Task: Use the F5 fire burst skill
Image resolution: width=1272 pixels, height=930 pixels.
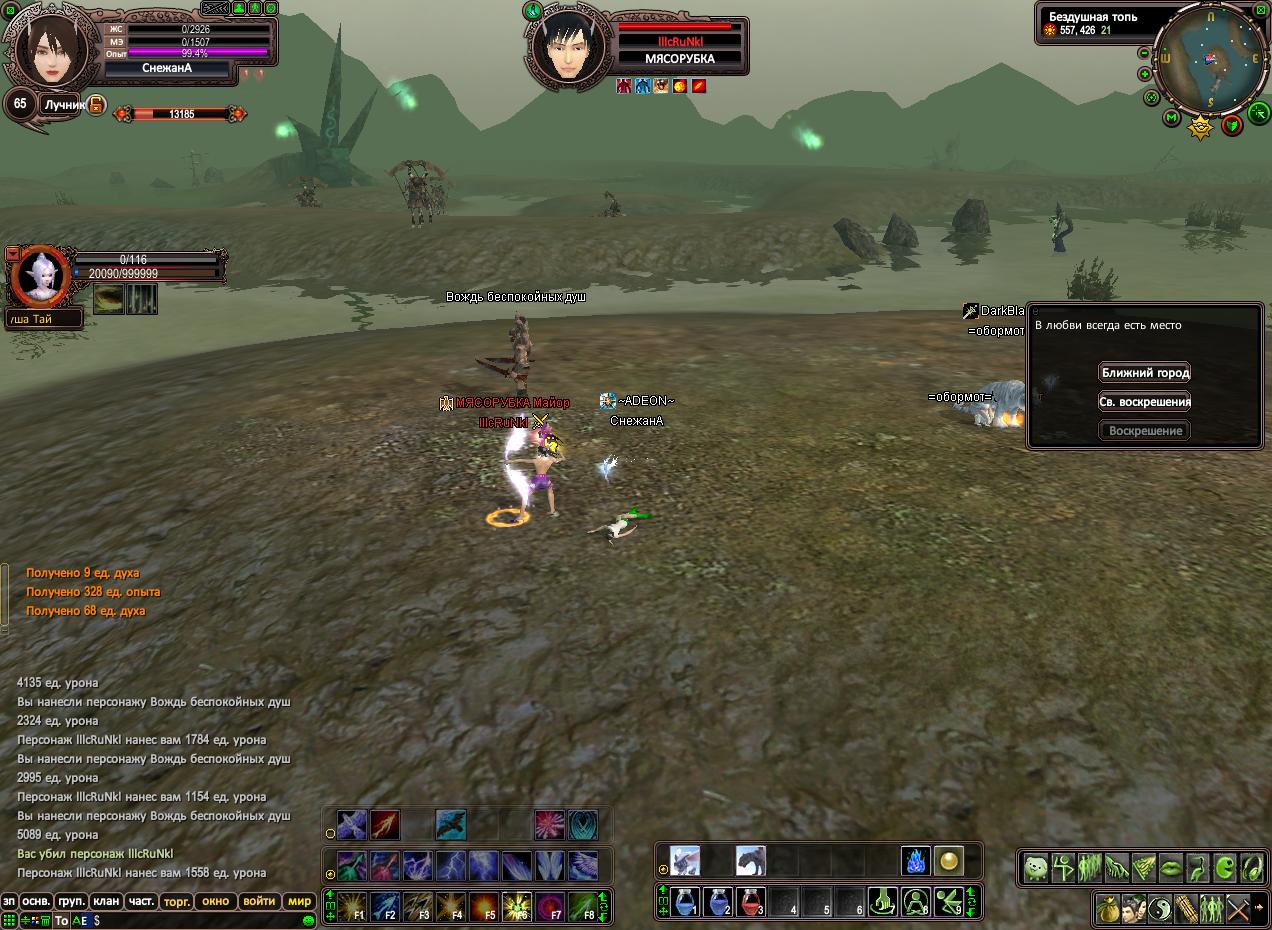Action: pos(484,907)
